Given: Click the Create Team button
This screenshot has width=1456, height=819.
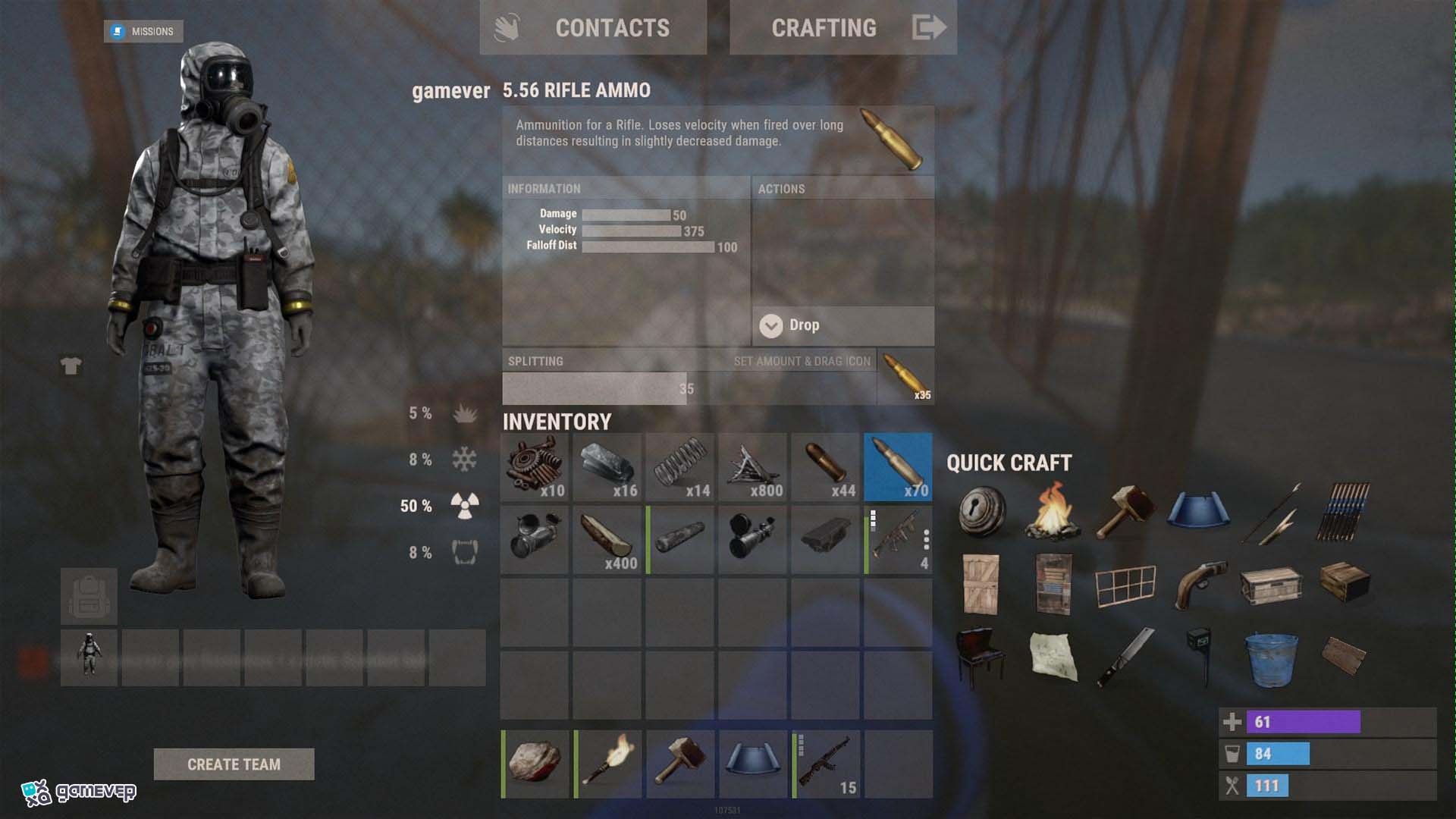Looking at the screenshot, I should (x=234, y=764).
